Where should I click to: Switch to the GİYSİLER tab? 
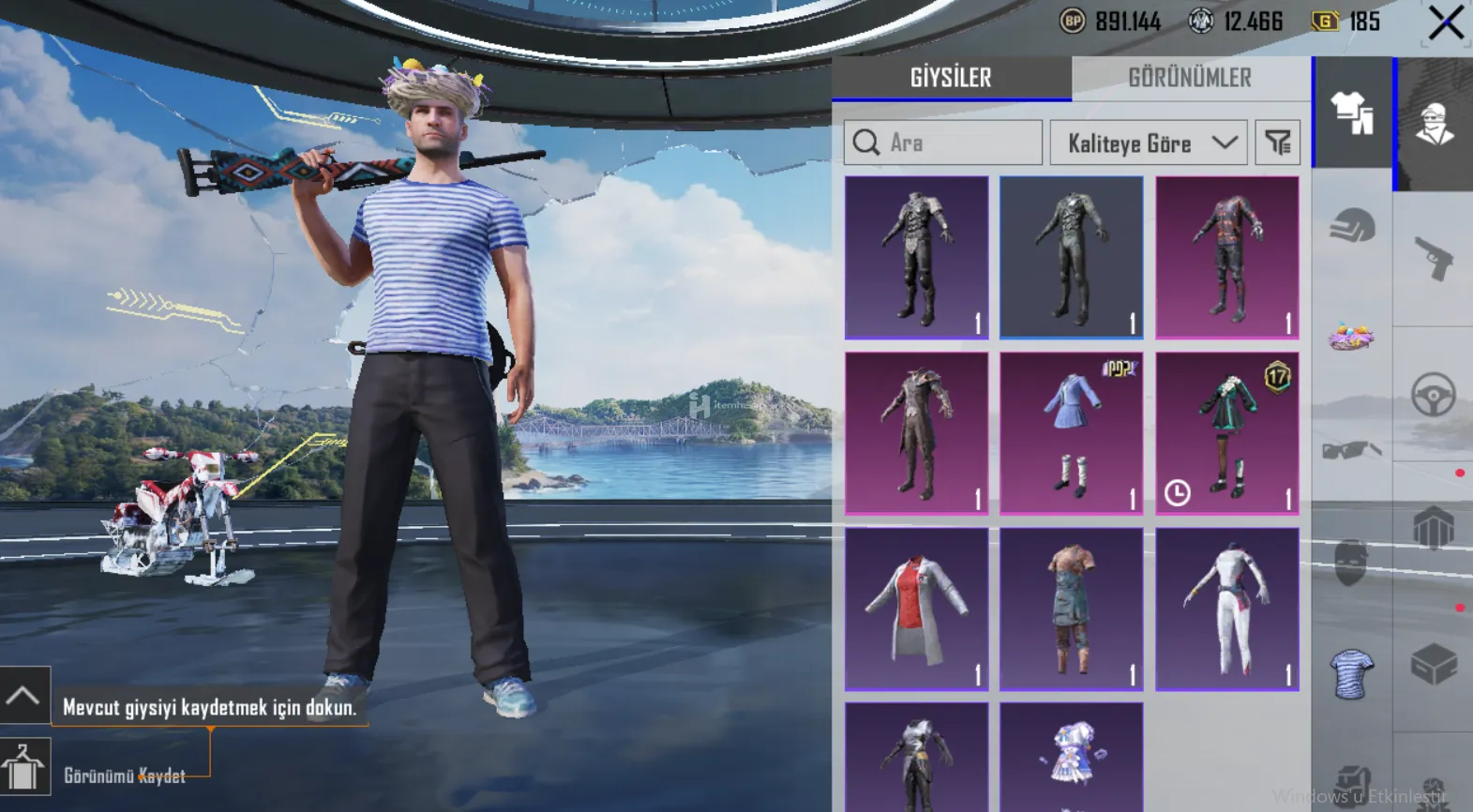(x=951, y=78)
